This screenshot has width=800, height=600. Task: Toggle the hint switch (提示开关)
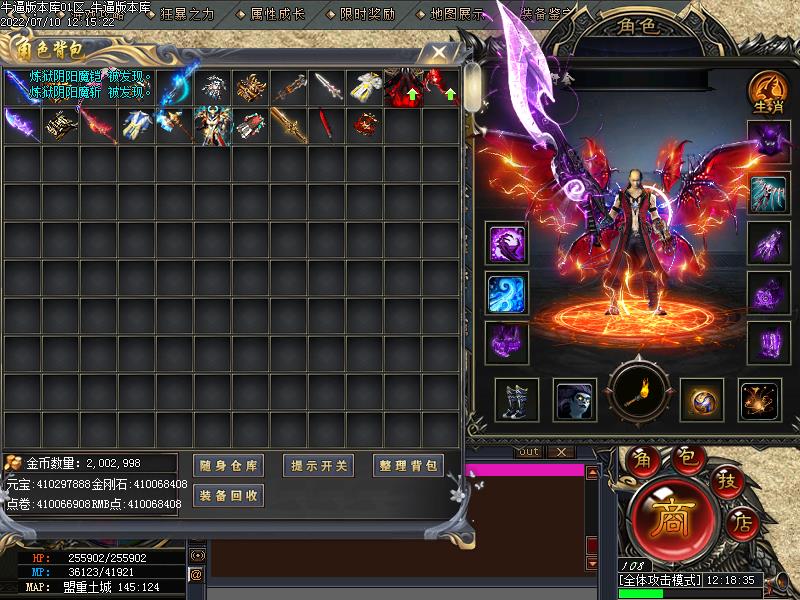[x=319, y=465]
